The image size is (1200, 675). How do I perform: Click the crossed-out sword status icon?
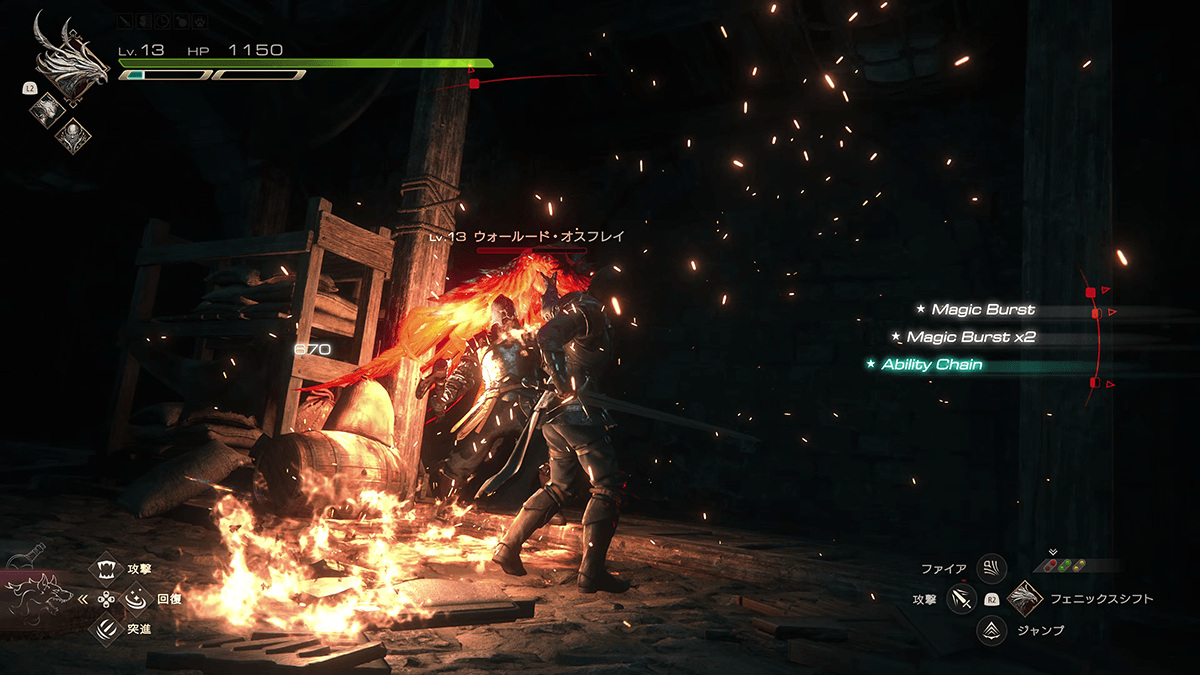coord(126,19)
